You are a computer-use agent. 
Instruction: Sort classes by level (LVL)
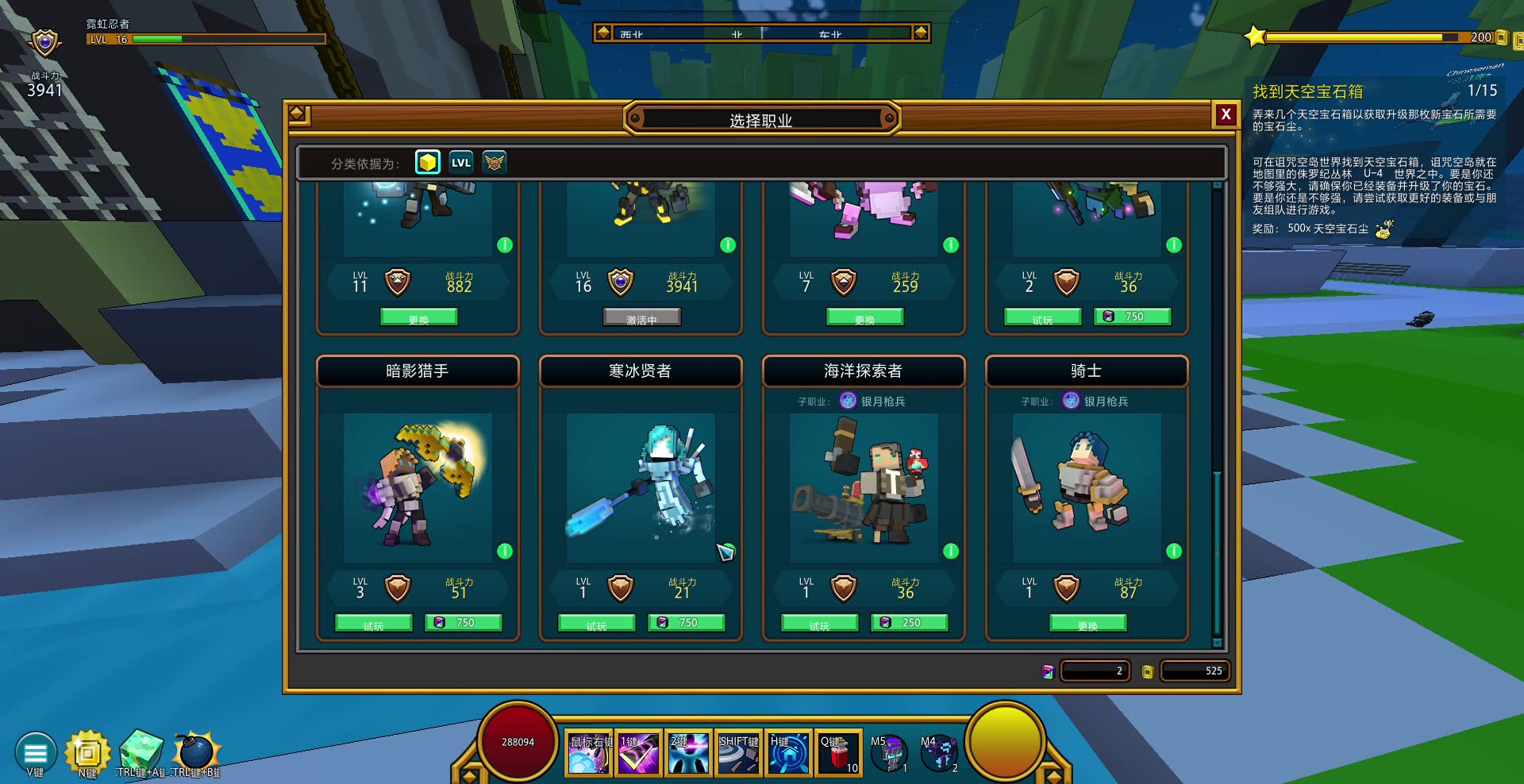(461, 163)
